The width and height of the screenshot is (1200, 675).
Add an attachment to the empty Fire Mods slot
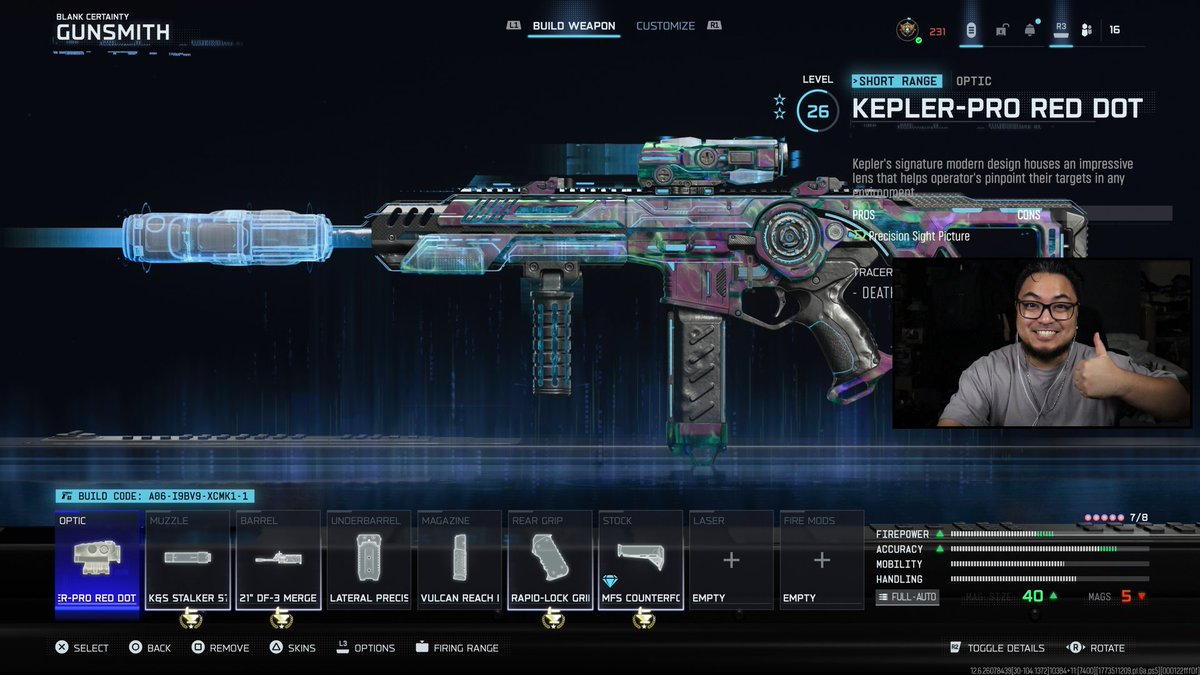(x=822, y=560)
